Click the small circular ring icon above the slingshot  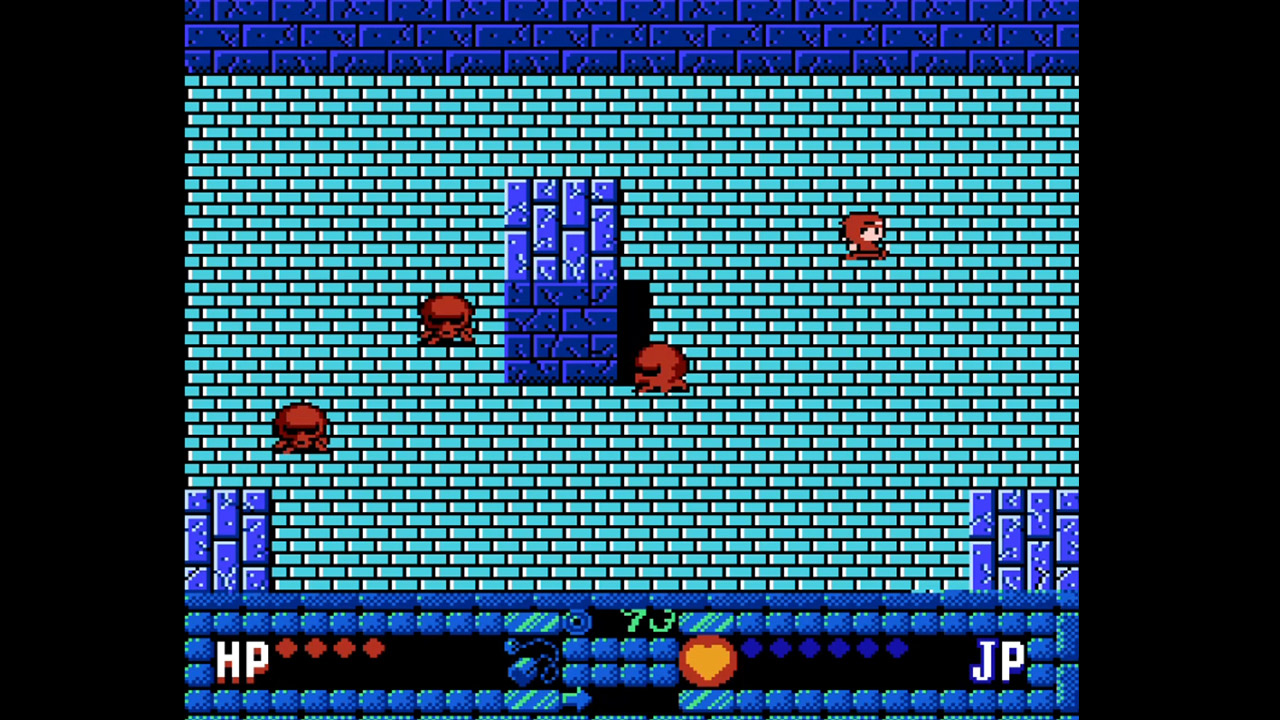(578, 621)
